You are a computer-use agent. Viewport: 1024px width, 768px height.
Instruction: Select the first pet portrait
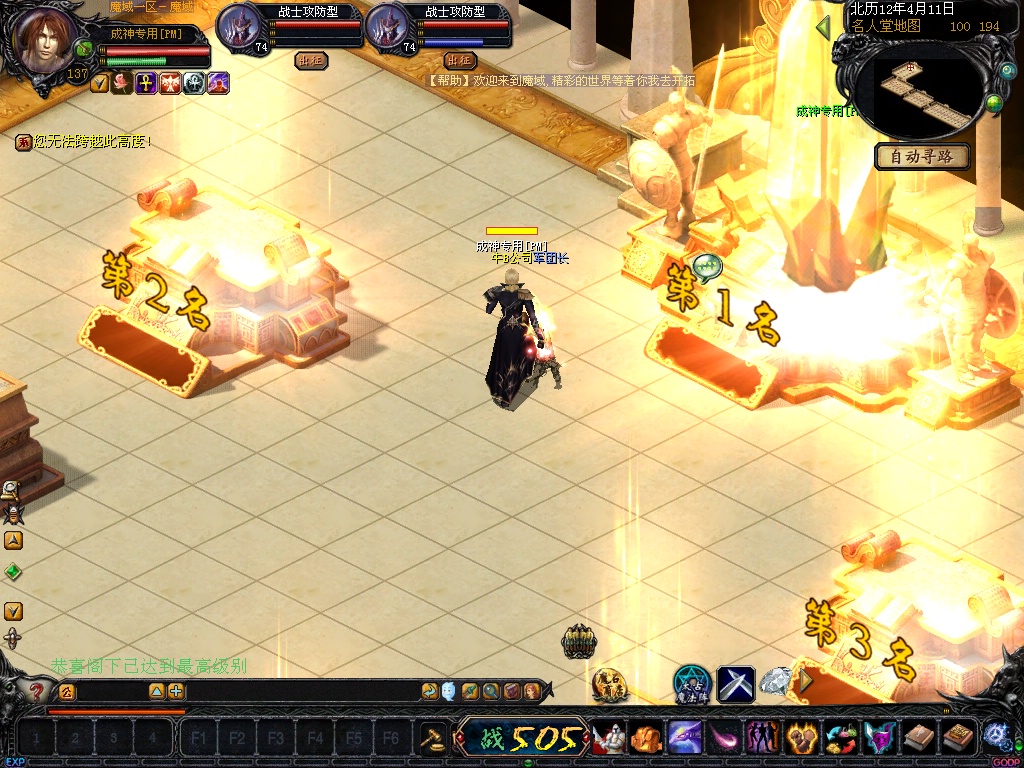(239, 26)
